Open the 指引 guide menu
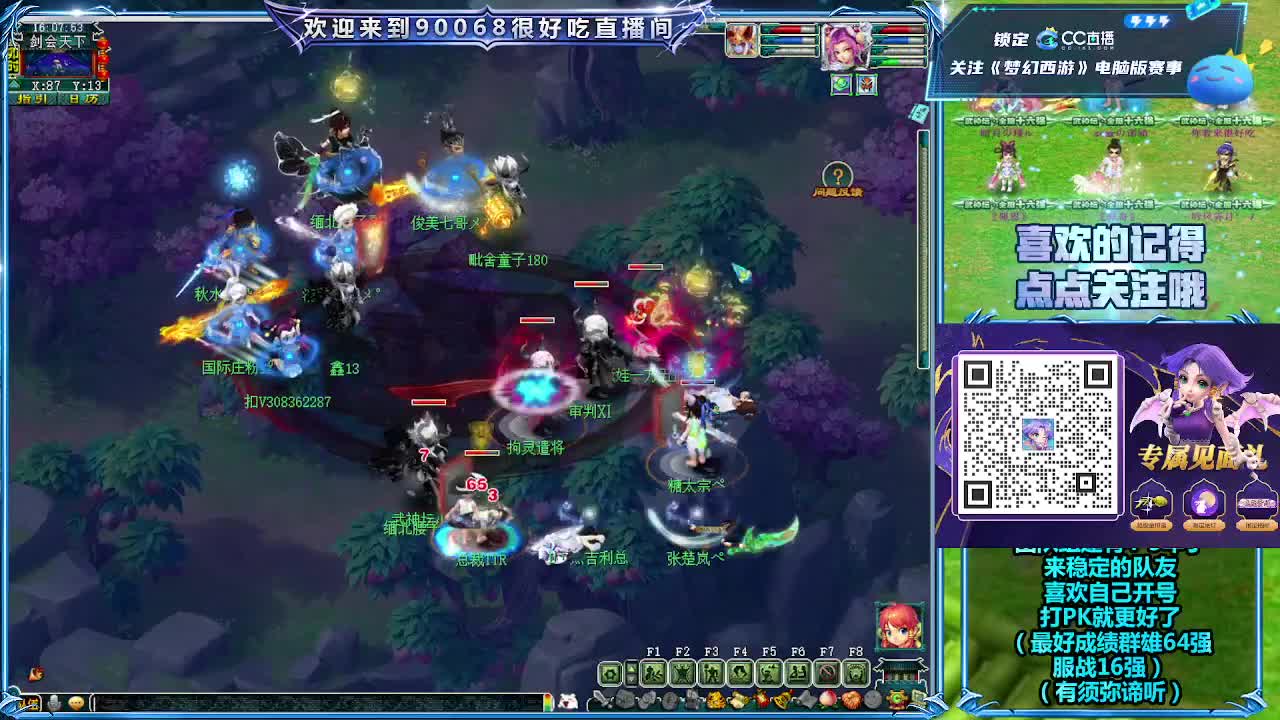Image resolution: width=1280 pixels, height=720 pixels. (32, 98)
